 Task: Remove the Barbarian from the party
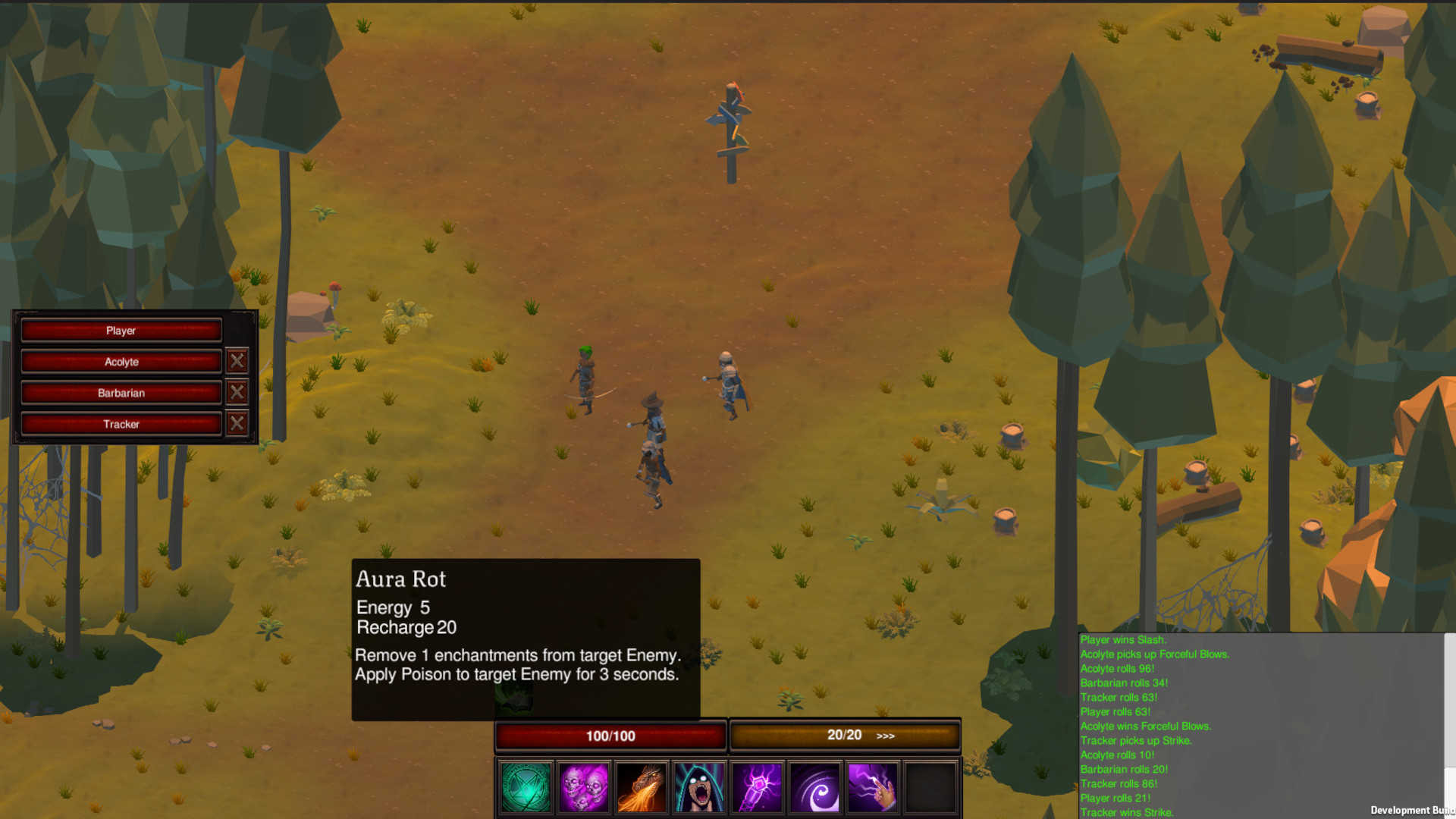click(237, 392)
